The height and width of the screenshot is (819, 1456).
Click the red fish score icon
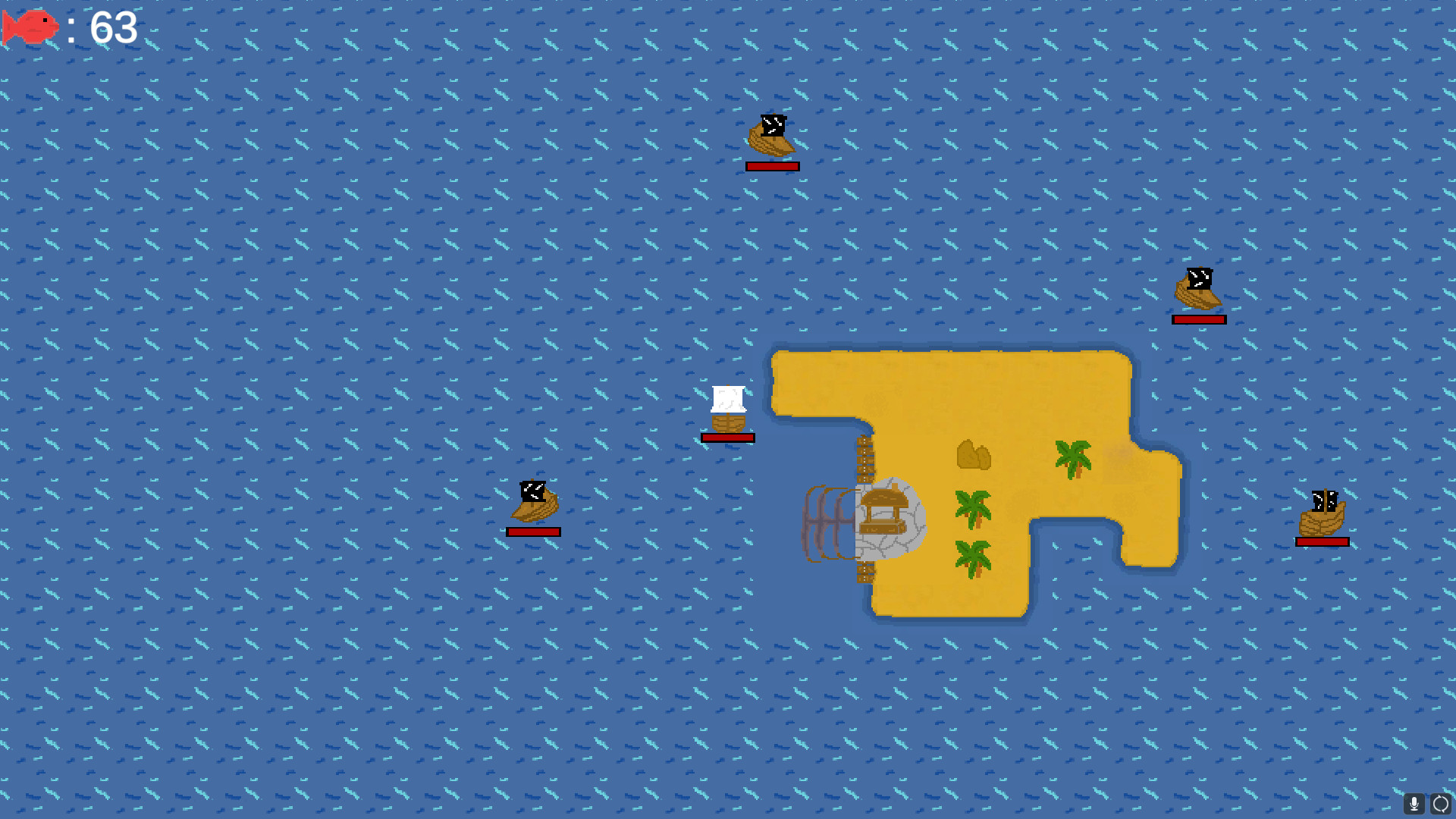tap(30, 27)
